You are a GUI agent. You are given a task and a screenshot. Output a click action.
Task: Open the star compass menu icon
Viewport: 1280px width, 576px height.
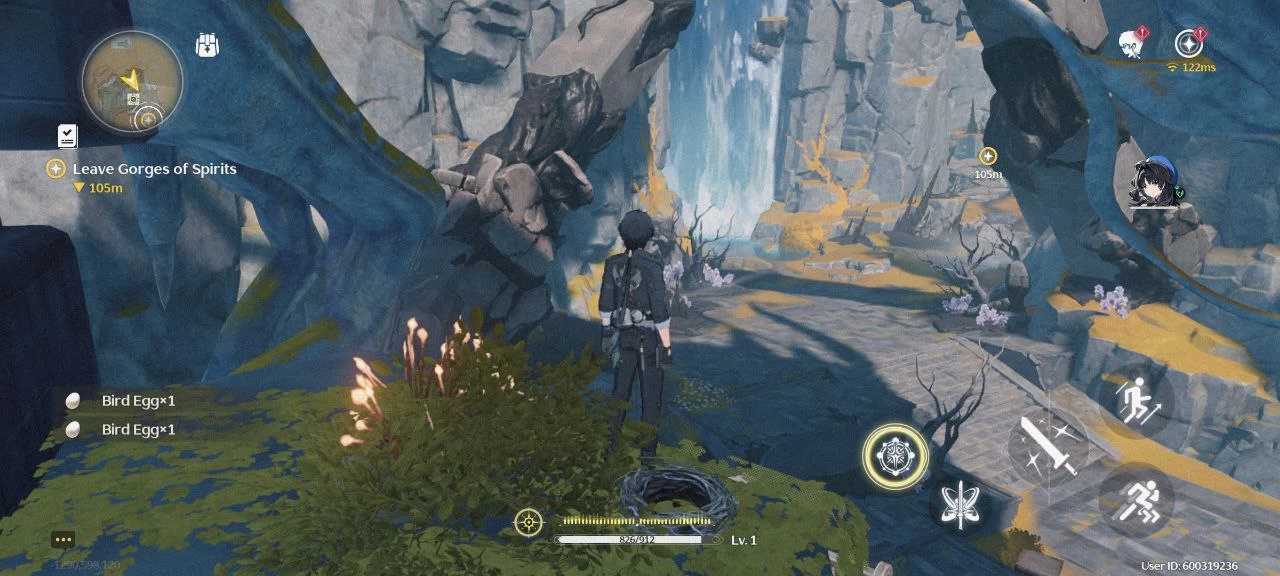[x=1187, y=43]
